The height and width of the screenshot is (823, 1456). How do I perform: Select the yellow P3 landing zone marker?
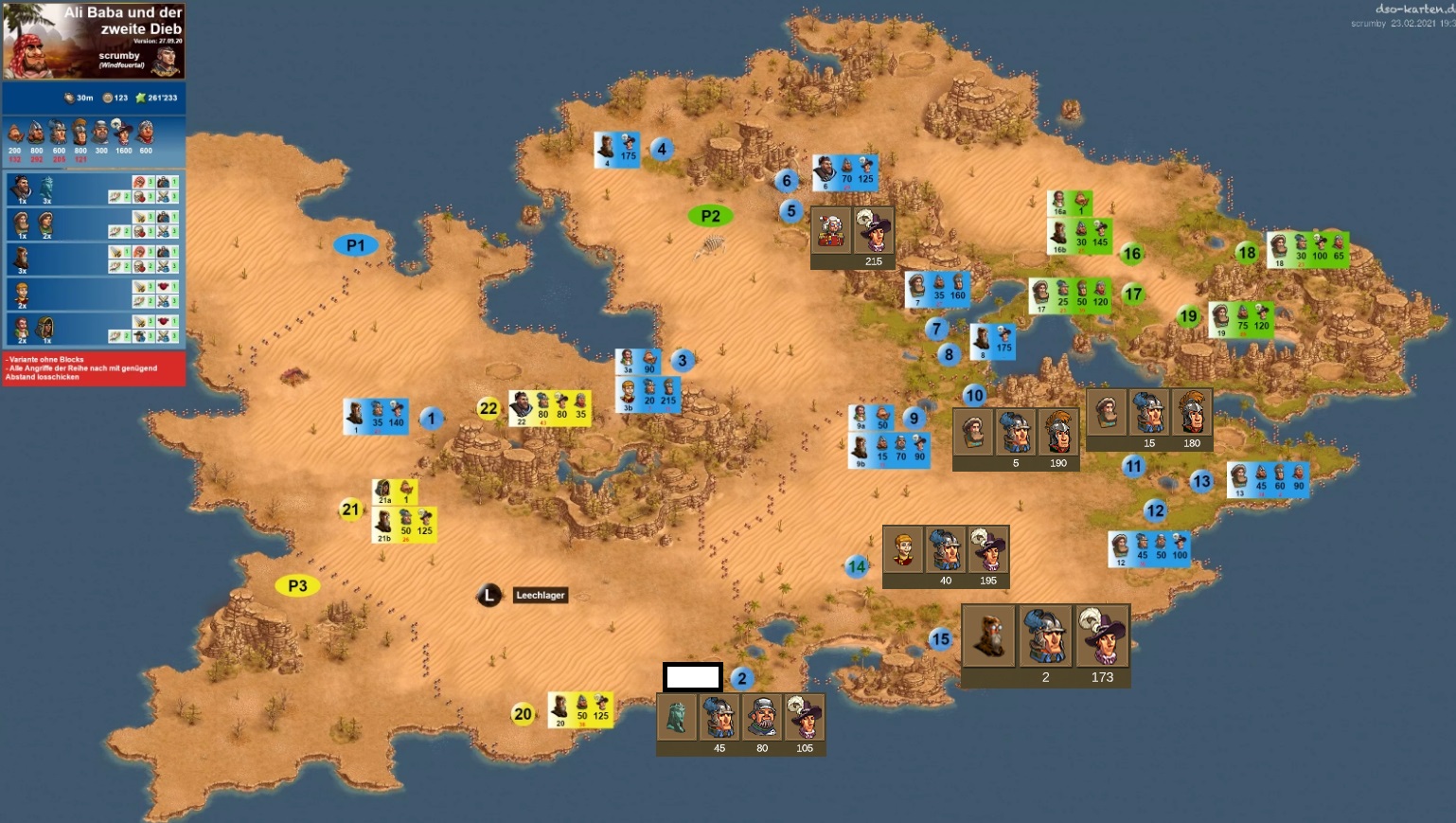pos(297,585)
